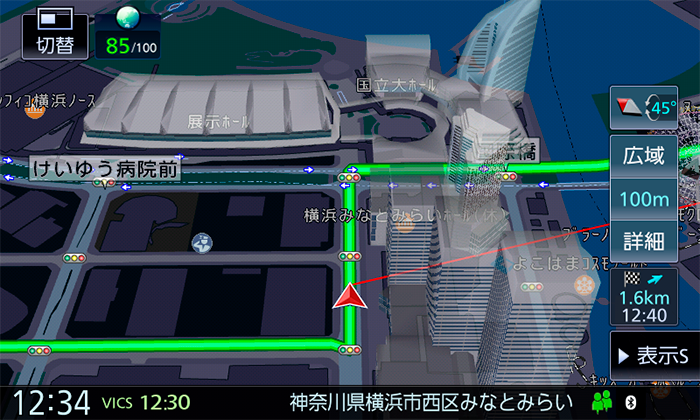Select the 100m map scale button
The width and height of the screenshot is (700, 420).
tap(645, 198)
